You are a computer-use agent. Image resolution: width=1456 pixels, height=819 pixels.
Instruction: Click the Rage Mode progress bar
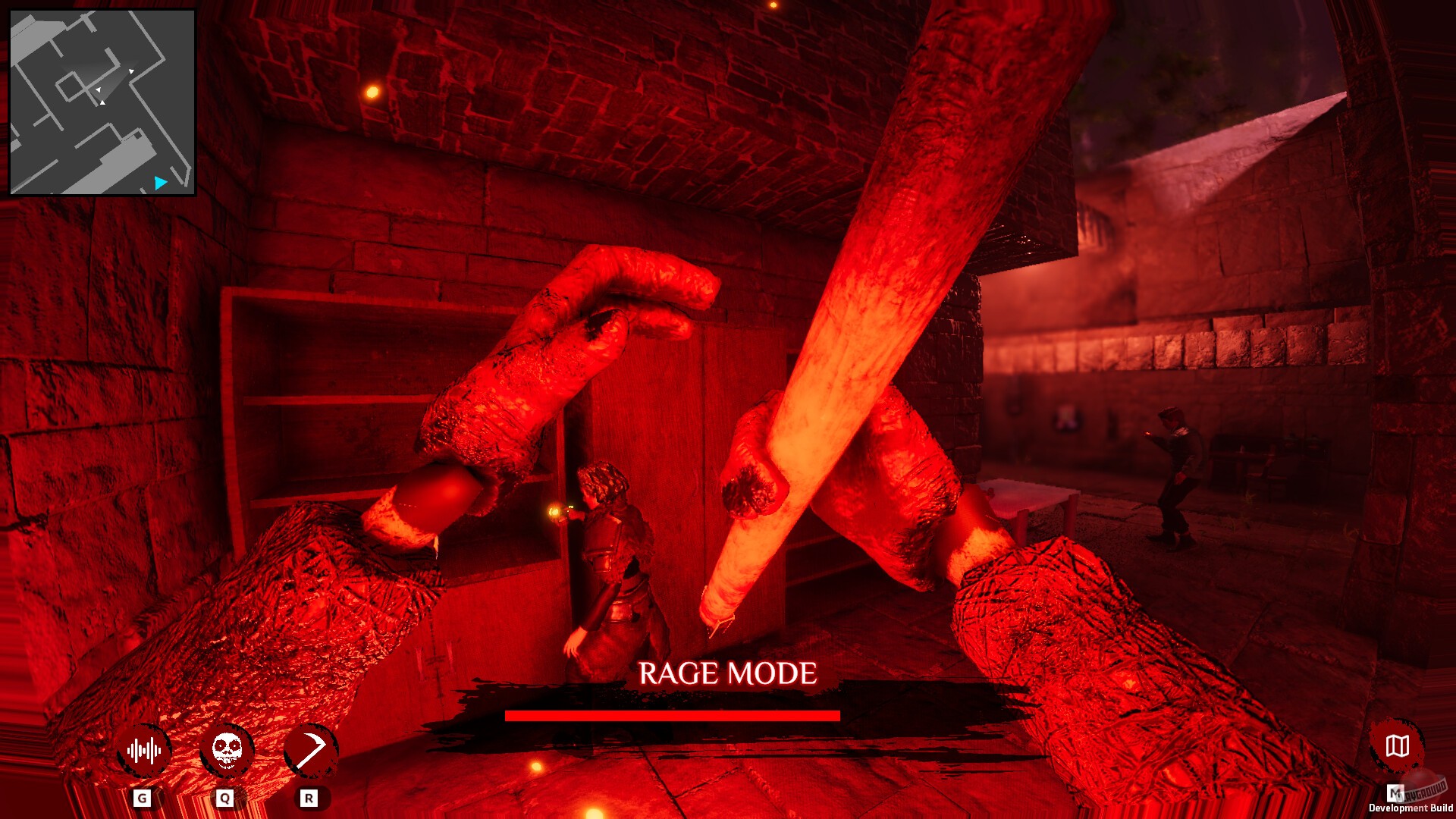pos(673,714)
